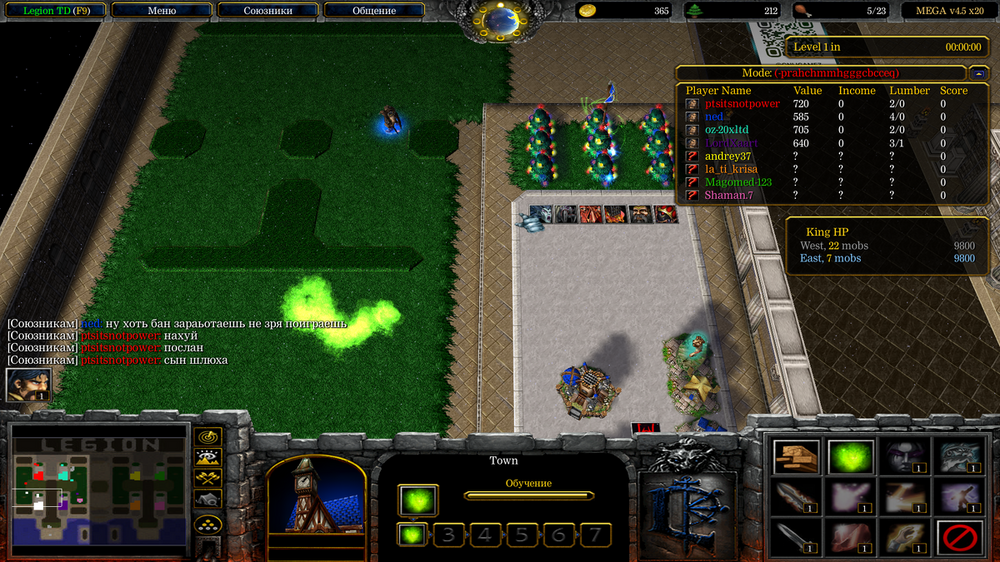Select ptsitsnotpower row in player list
The height and width of the screenshot is (562, 1000).
point(741,104)
